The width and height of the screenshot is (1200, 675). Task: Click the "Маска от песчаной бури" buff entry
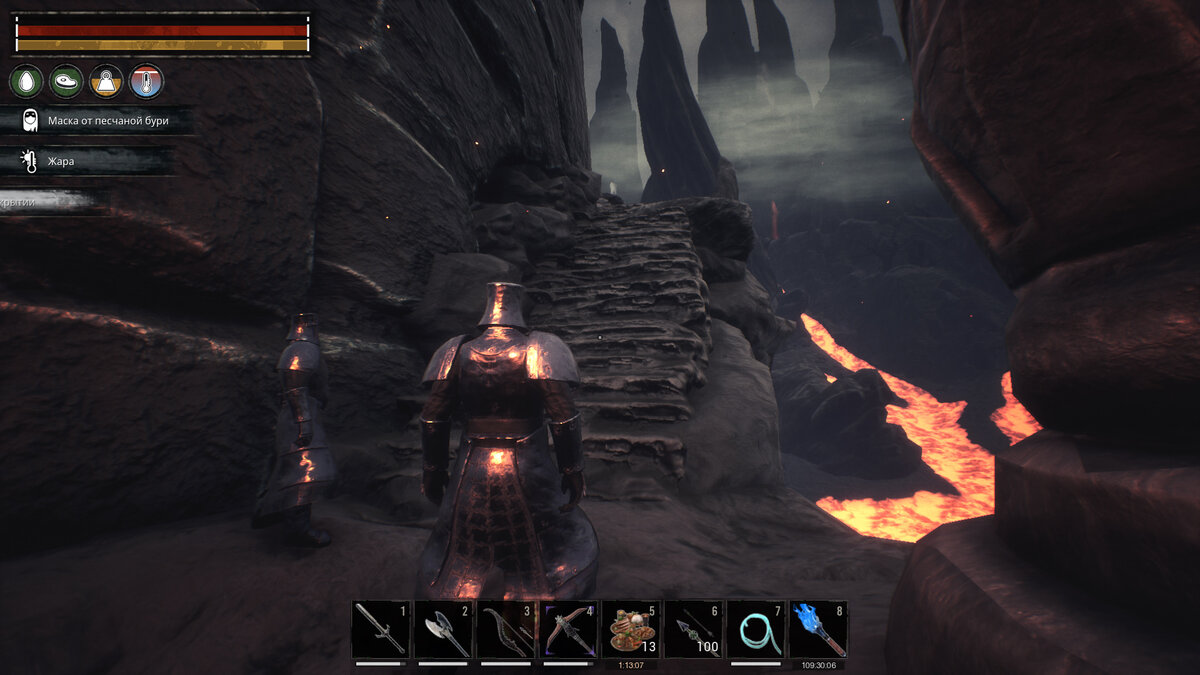point(107,121)
